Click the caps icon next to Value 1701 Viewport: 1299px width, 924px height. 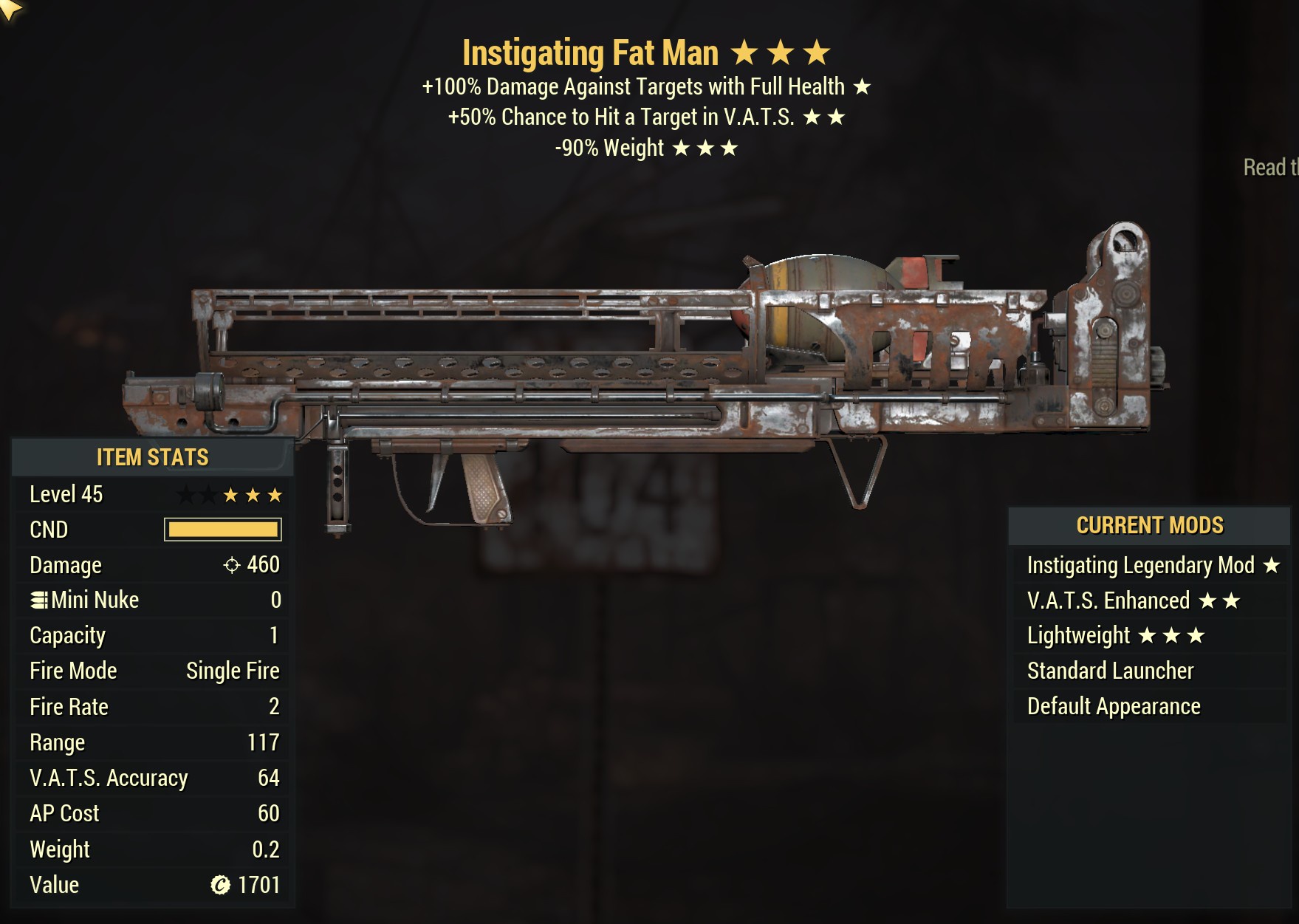221,884
